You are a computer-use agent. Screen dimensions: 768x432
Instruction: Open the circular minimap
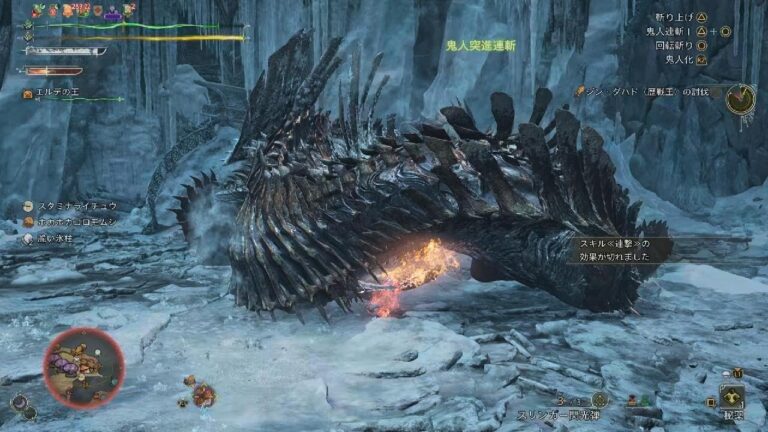(x=84, y=367)
